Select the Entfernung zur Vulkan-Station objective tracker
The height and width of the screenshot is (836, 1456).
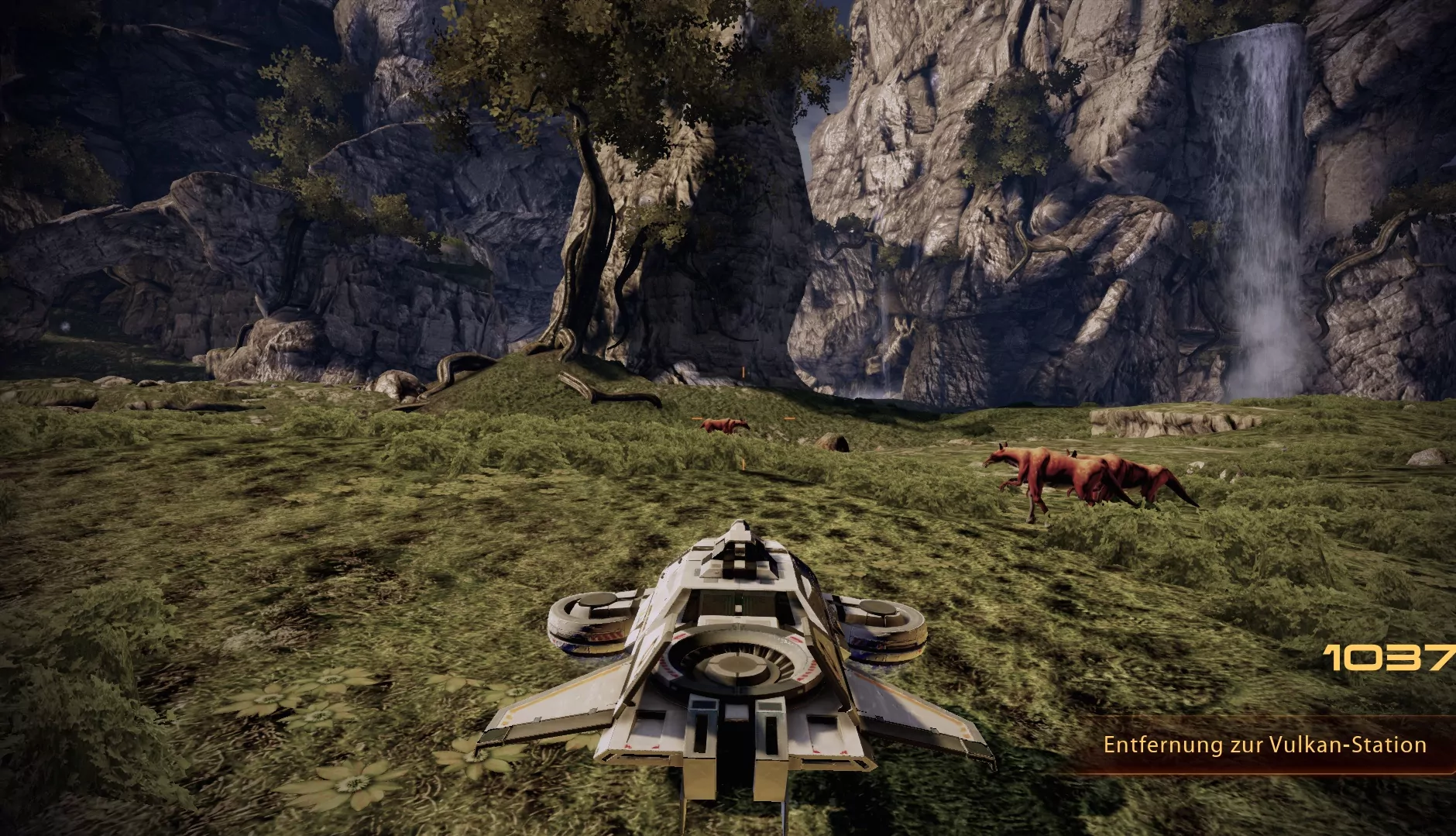[1264, 745]
